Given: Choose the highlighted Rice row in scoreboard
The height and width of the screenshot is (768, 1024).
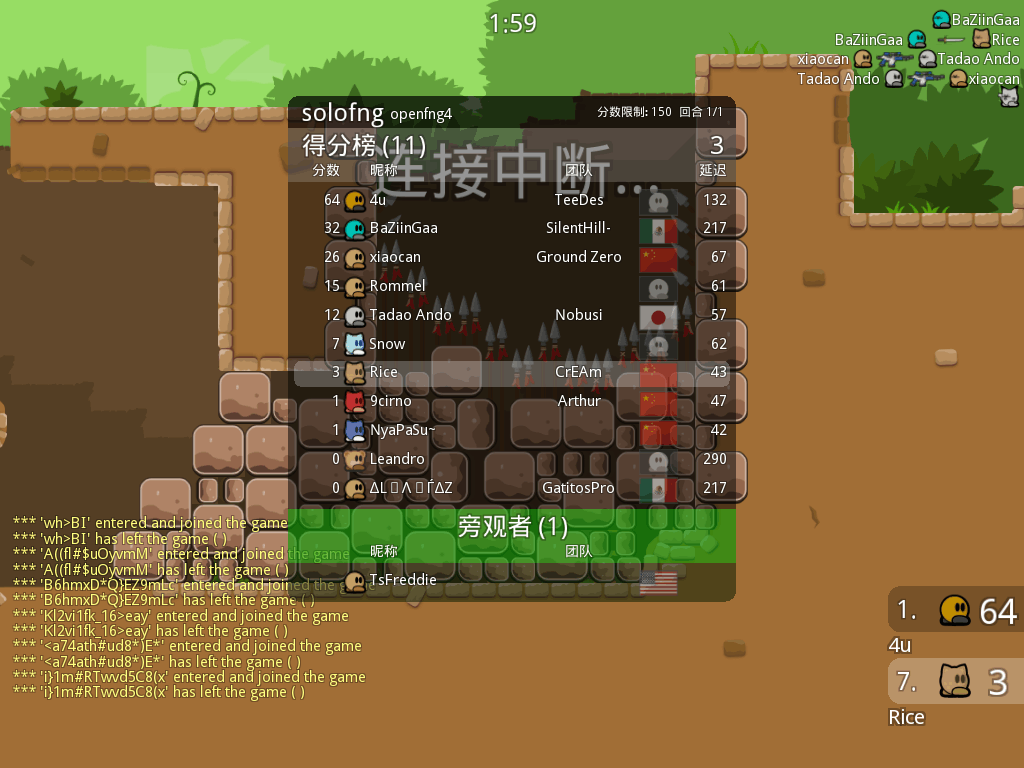Looking at the screenshot, I should (x=511, y=372).
